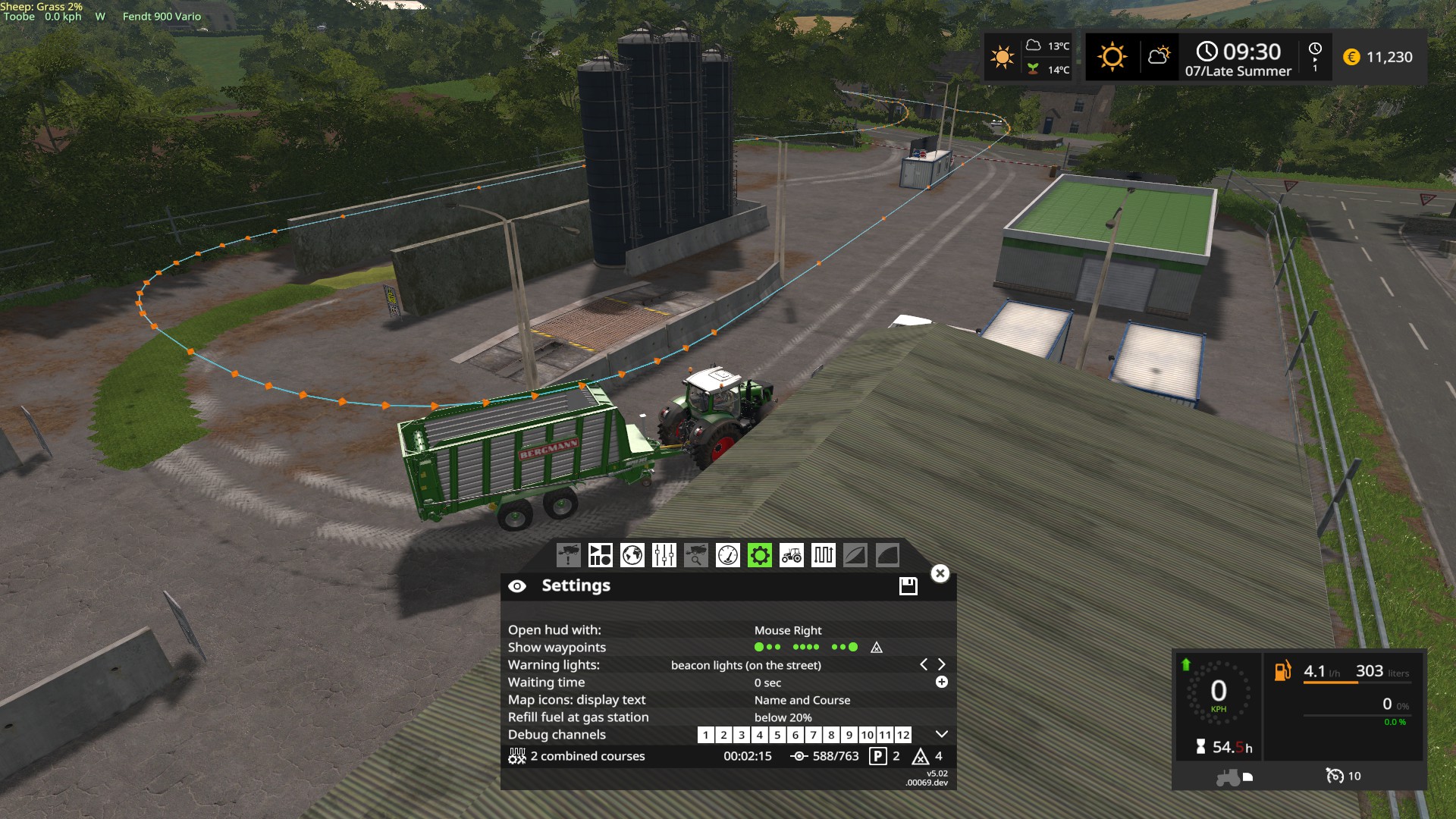Image resolution: width=1456 pixels, height=819 pixels.
Task: Select previous Warning lights option with left arrow
Action: [924, 664]
